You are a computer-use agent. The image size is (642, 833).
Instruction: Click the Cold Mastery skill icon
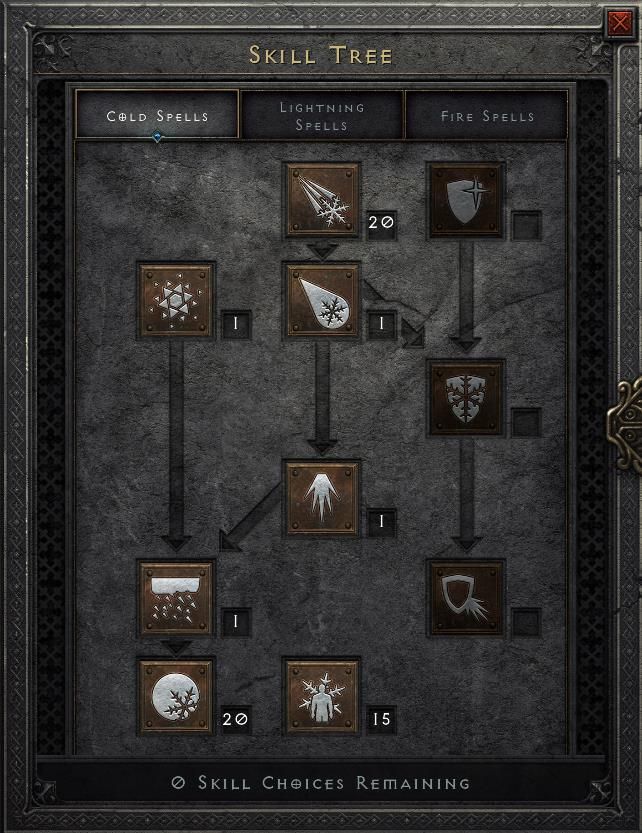(x=322, y=696)
